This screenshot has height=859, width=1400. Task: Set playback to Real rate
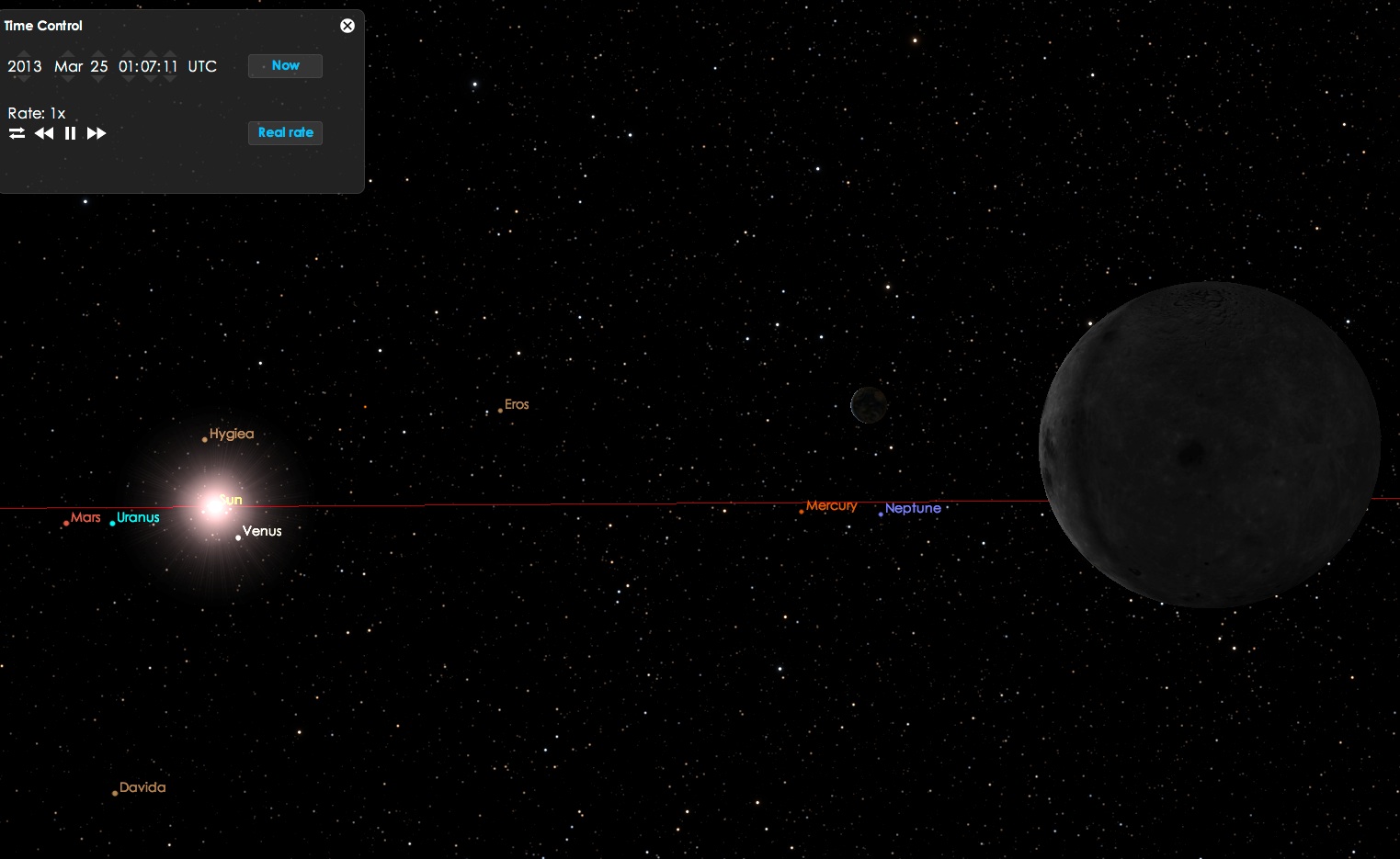(x=285, y=133)
